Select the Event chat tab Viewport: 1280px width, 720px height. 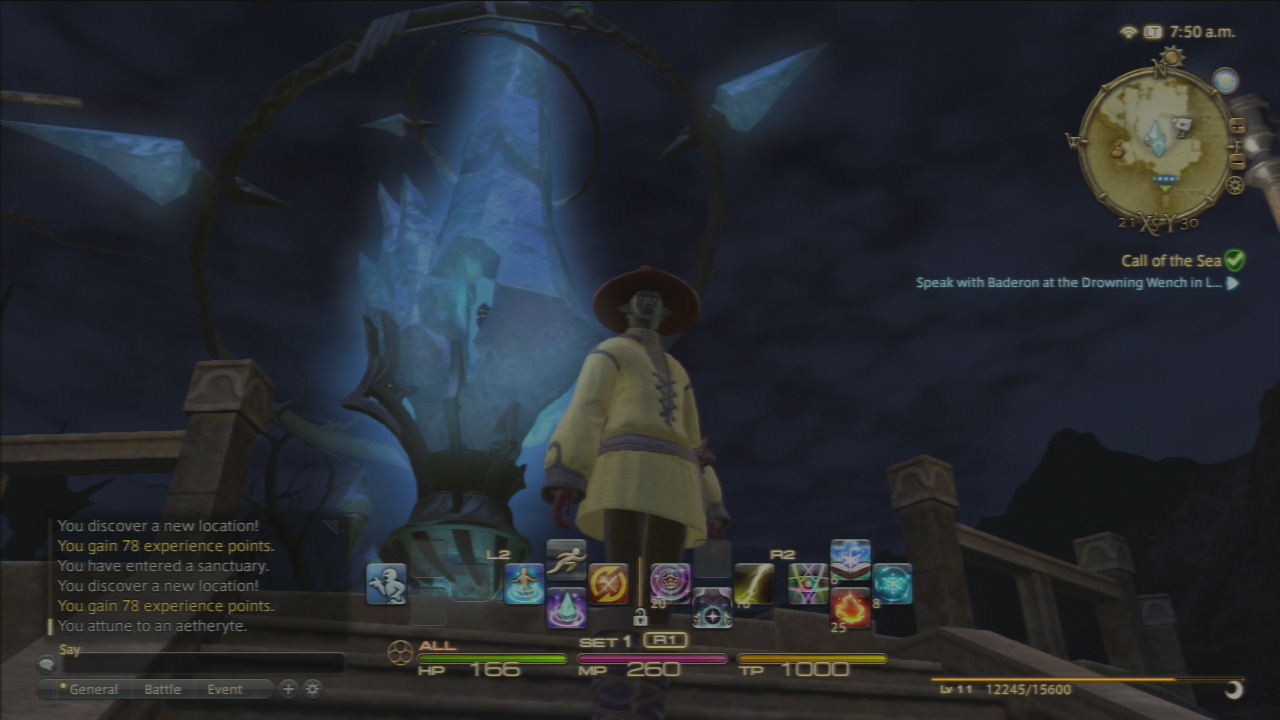(225, 689)
